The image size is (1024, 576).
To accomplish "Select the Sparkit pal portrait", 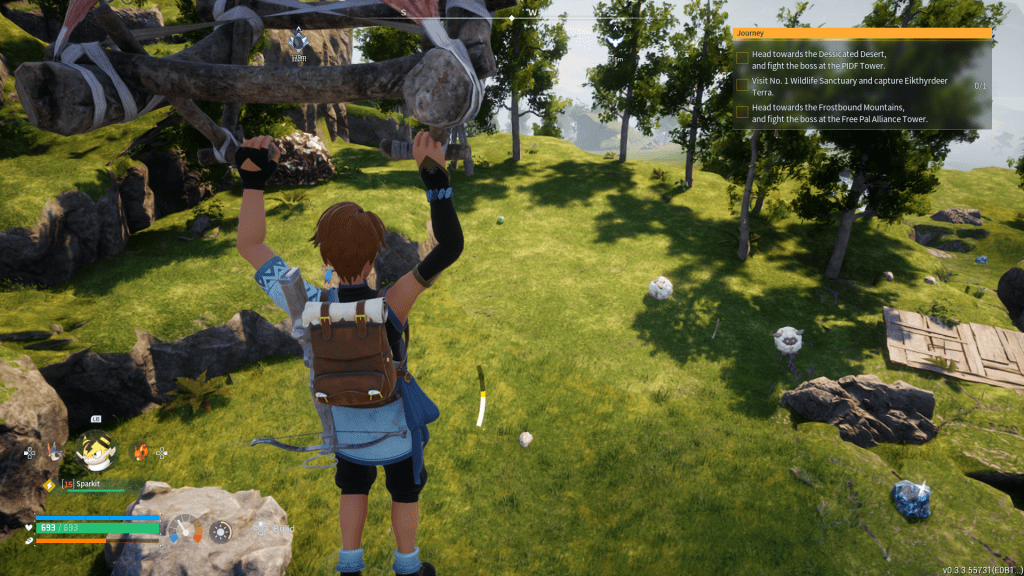I will (96, 451).
